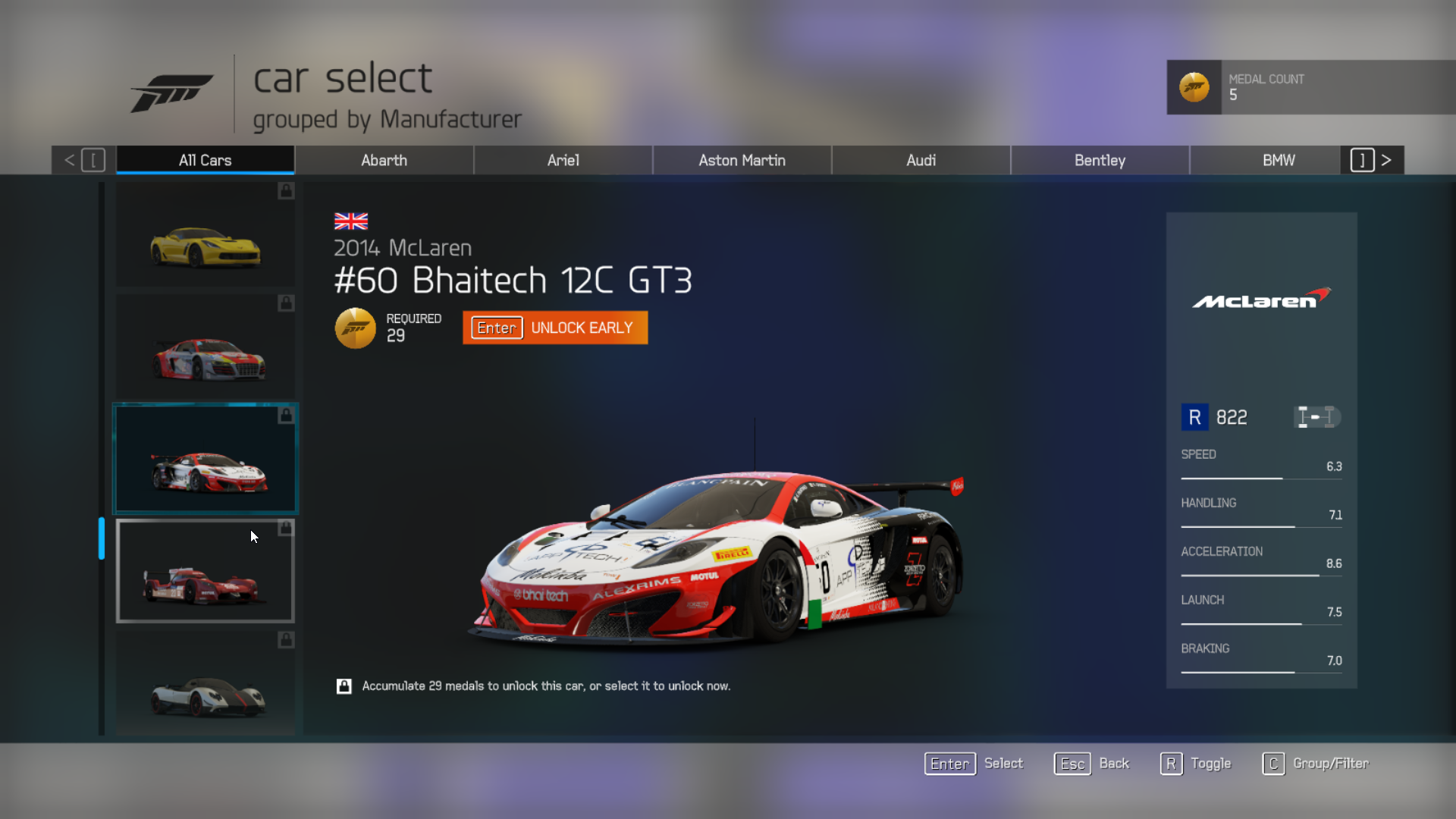Viewport: 1456px width, 819px height.
Task: Choose the Audi R8 race car thumbnail
Action: pos(206,347)
